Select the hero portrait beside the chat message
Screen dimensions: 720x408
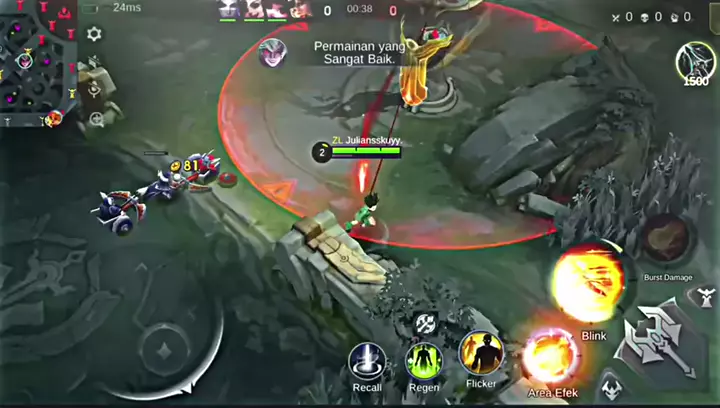270,53
